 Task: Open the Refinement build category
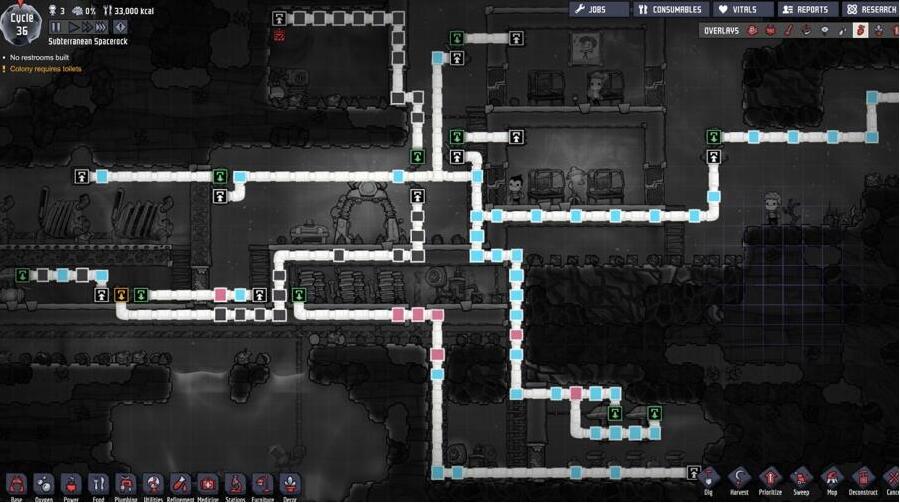click(x=180, y=484)
